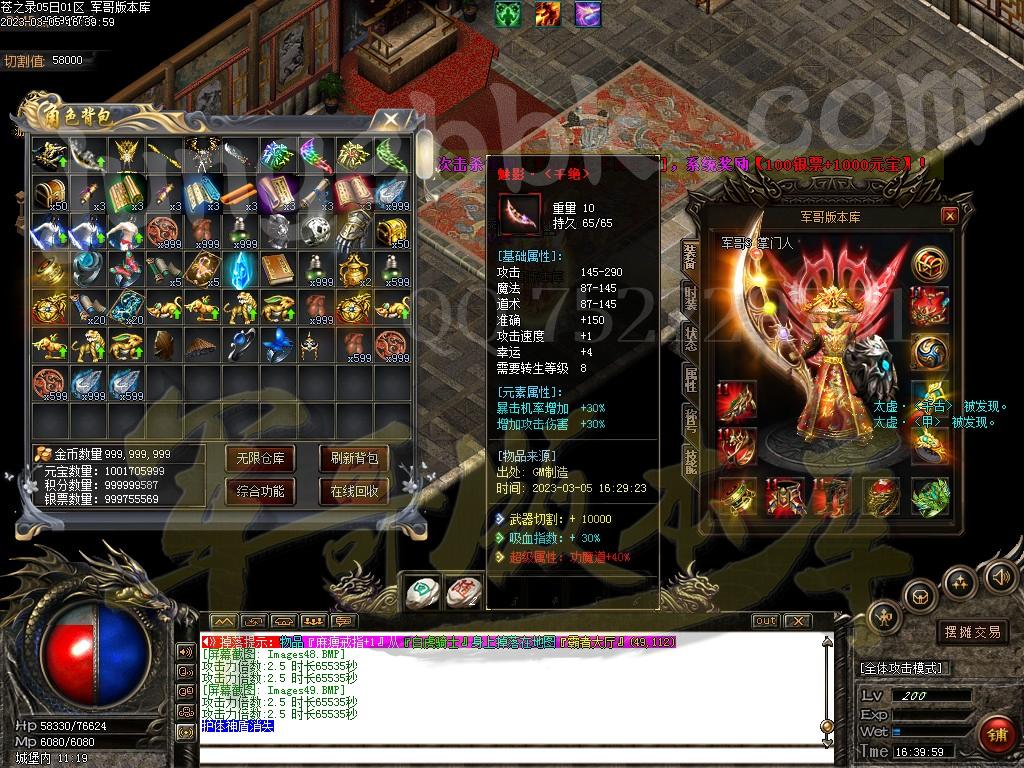Open the 无限仓库 unlimited warehouse
This screenshot has height=768, width=1024.
point(260,459)
